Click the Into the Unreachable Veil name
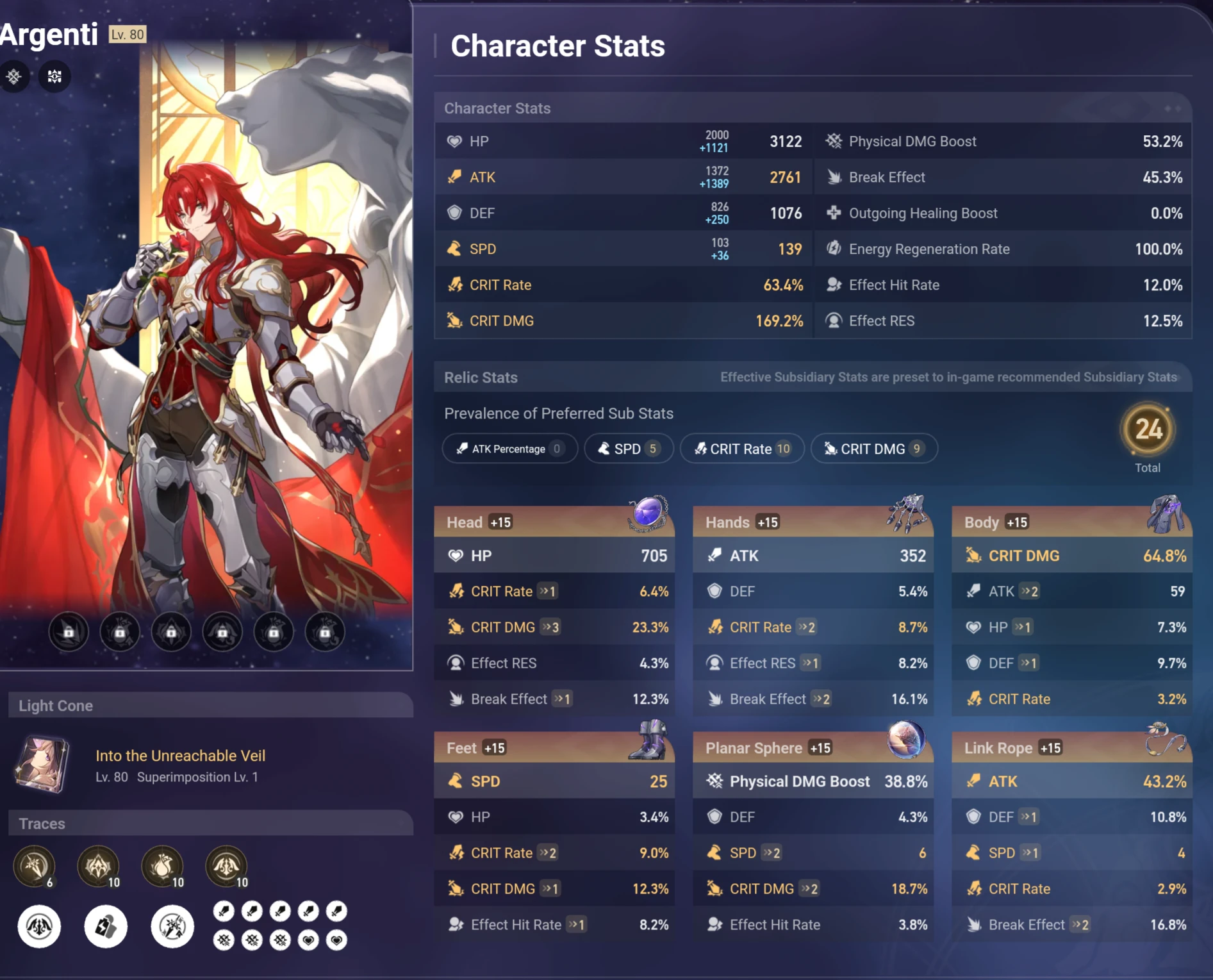 (x=181, y=756)
